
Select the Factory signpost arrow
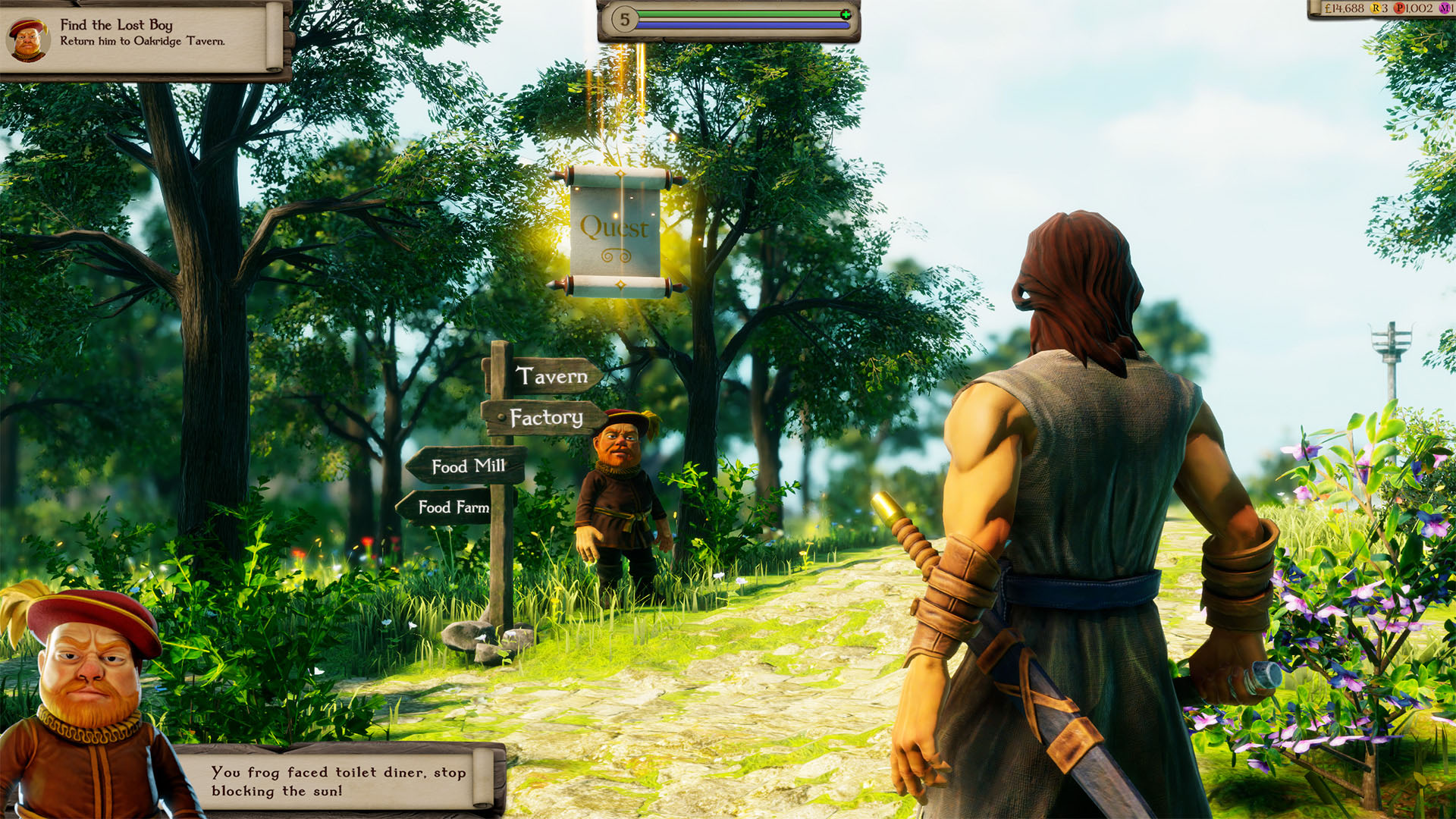click(x=548, y=418)
